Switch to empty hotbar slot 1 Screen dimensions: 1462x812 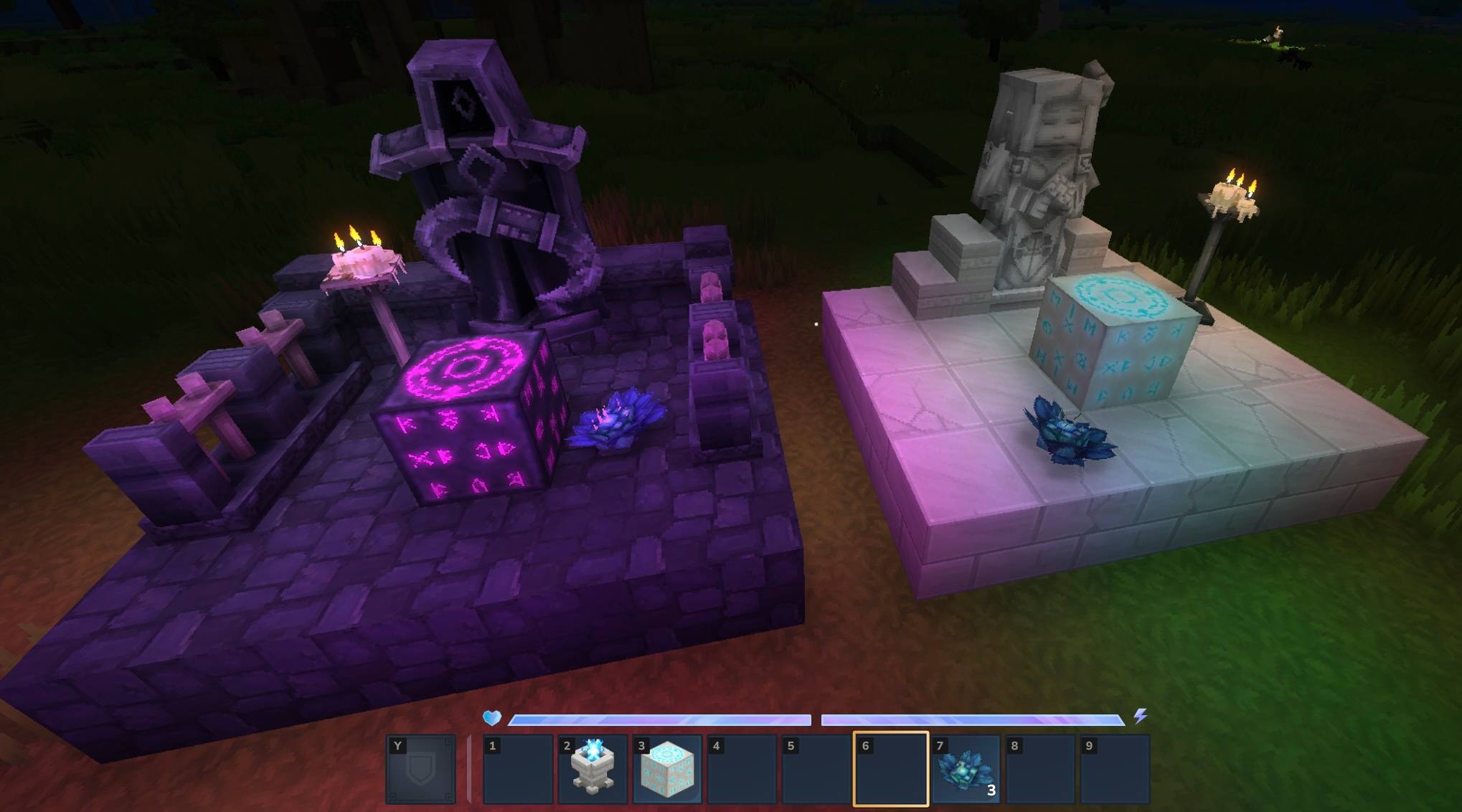(518, 769)
